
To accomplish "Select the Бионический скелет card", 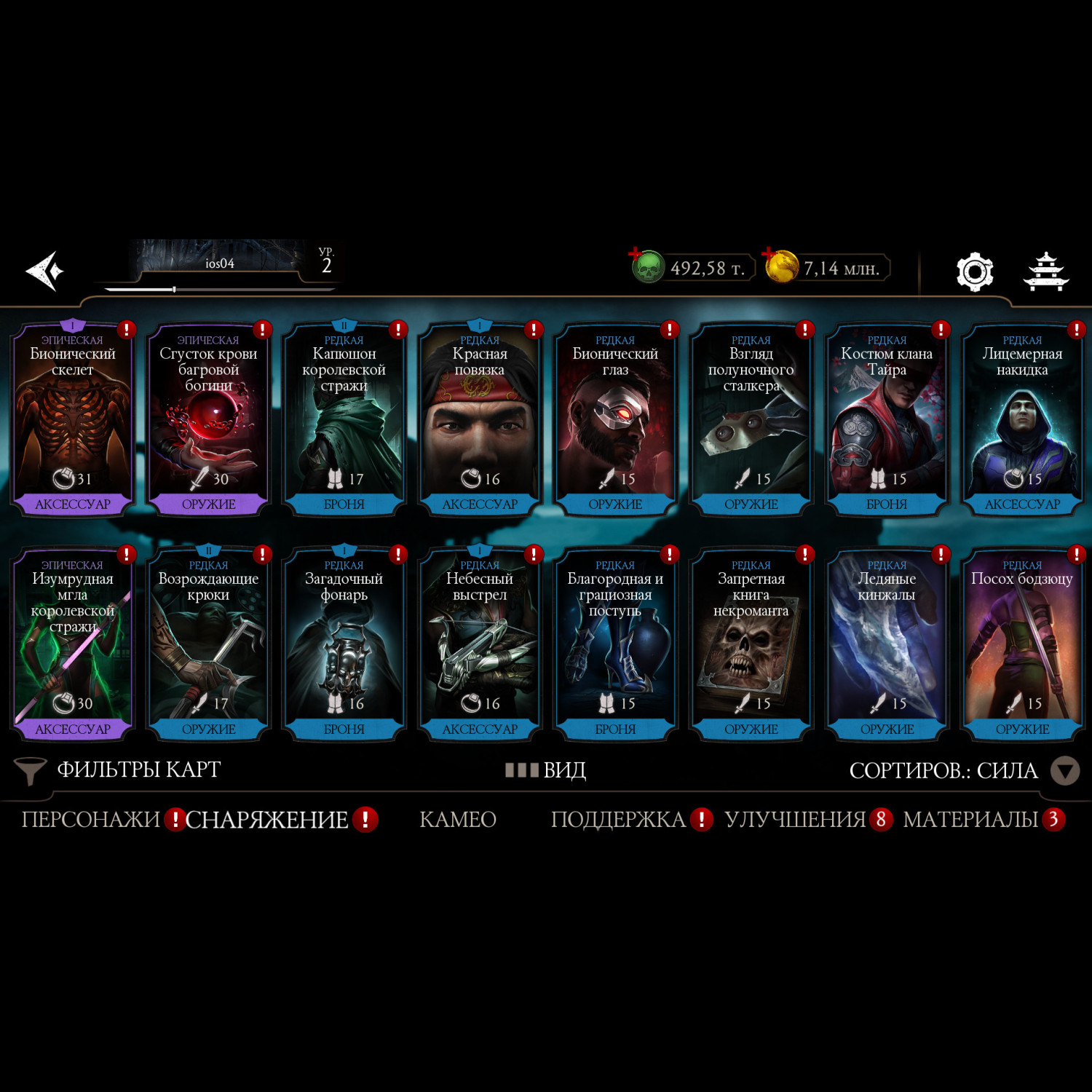I will pyautogui.click(x=72, y=419).
